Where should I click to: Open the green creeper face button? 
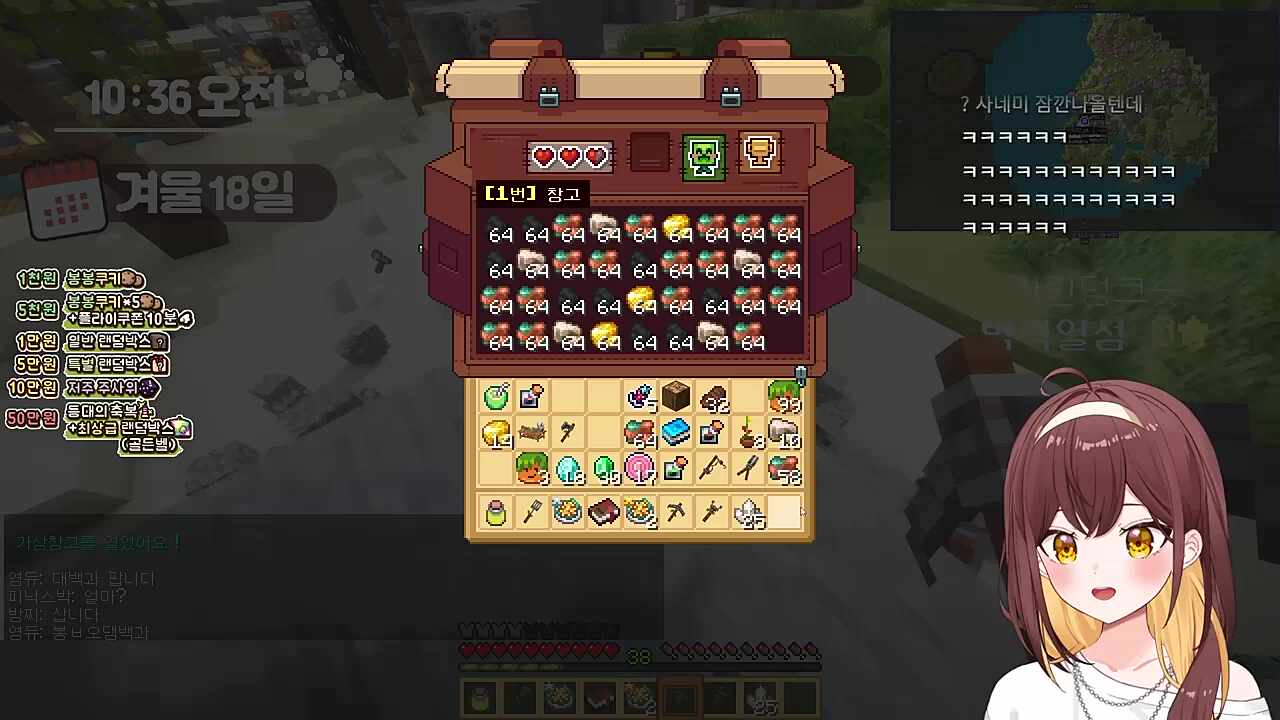(703, 157)
